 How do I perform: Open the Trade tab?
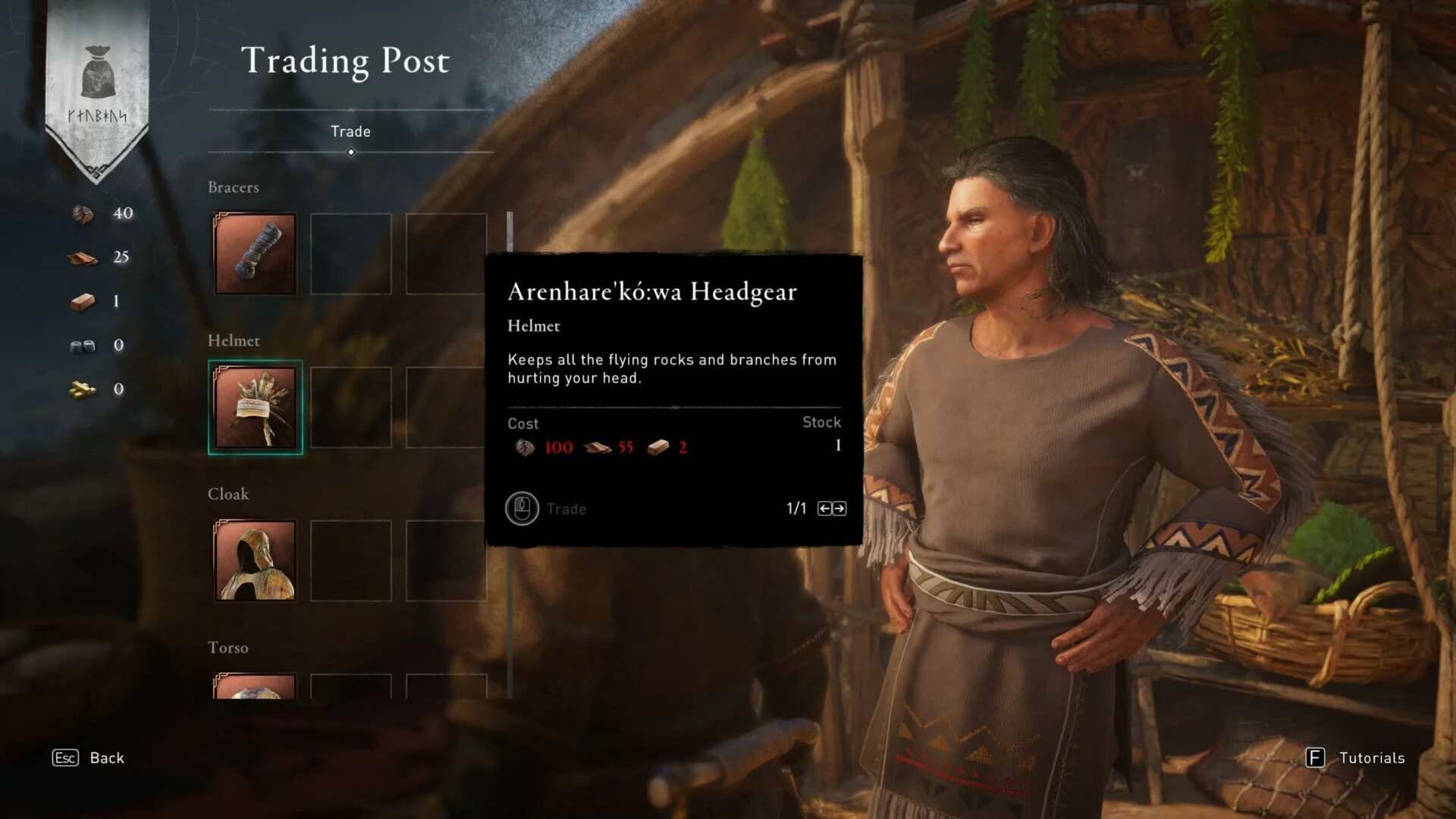coord(350,132)
